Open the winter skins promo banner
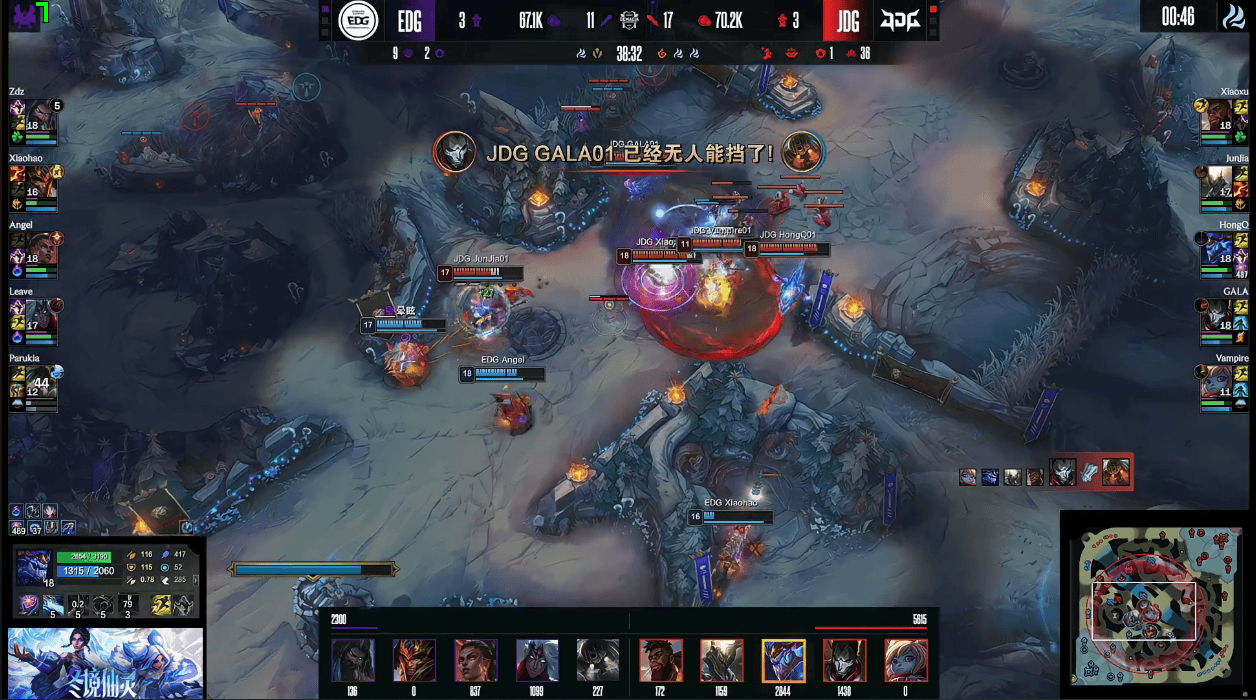This screenshot has height=700, width=1256. coord(105,663)
